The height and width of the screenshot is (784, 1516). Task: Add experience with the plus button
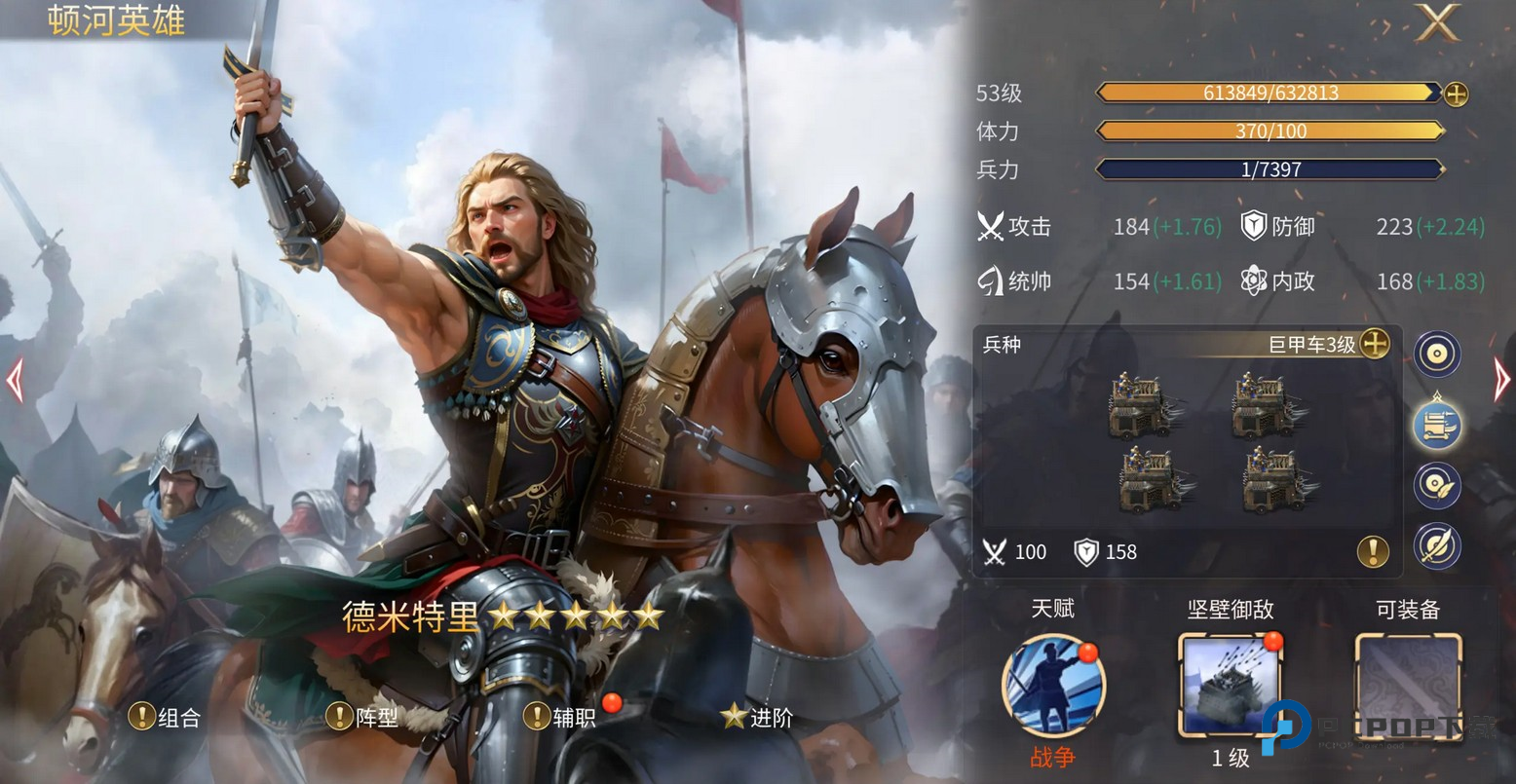[x=1456, y=93]
